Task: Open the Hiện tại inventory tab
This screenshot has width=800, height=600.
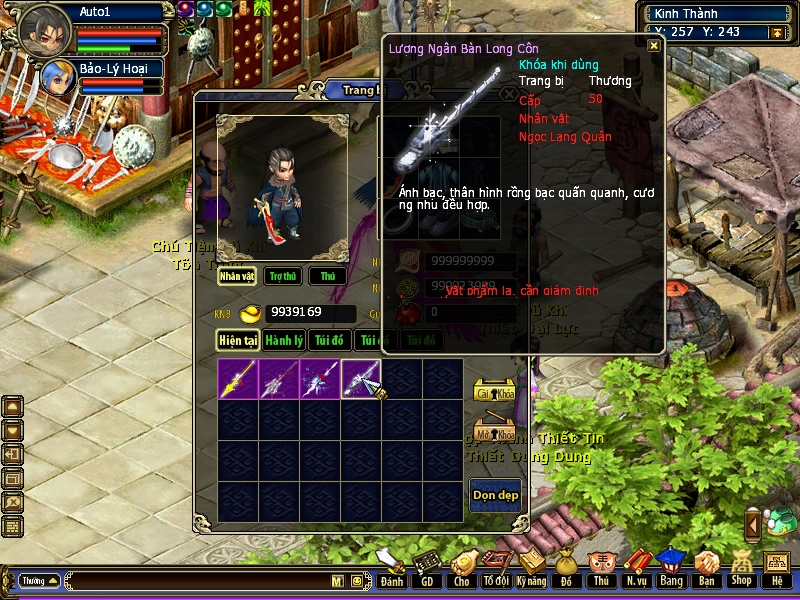Action: [x=239, y=341]
